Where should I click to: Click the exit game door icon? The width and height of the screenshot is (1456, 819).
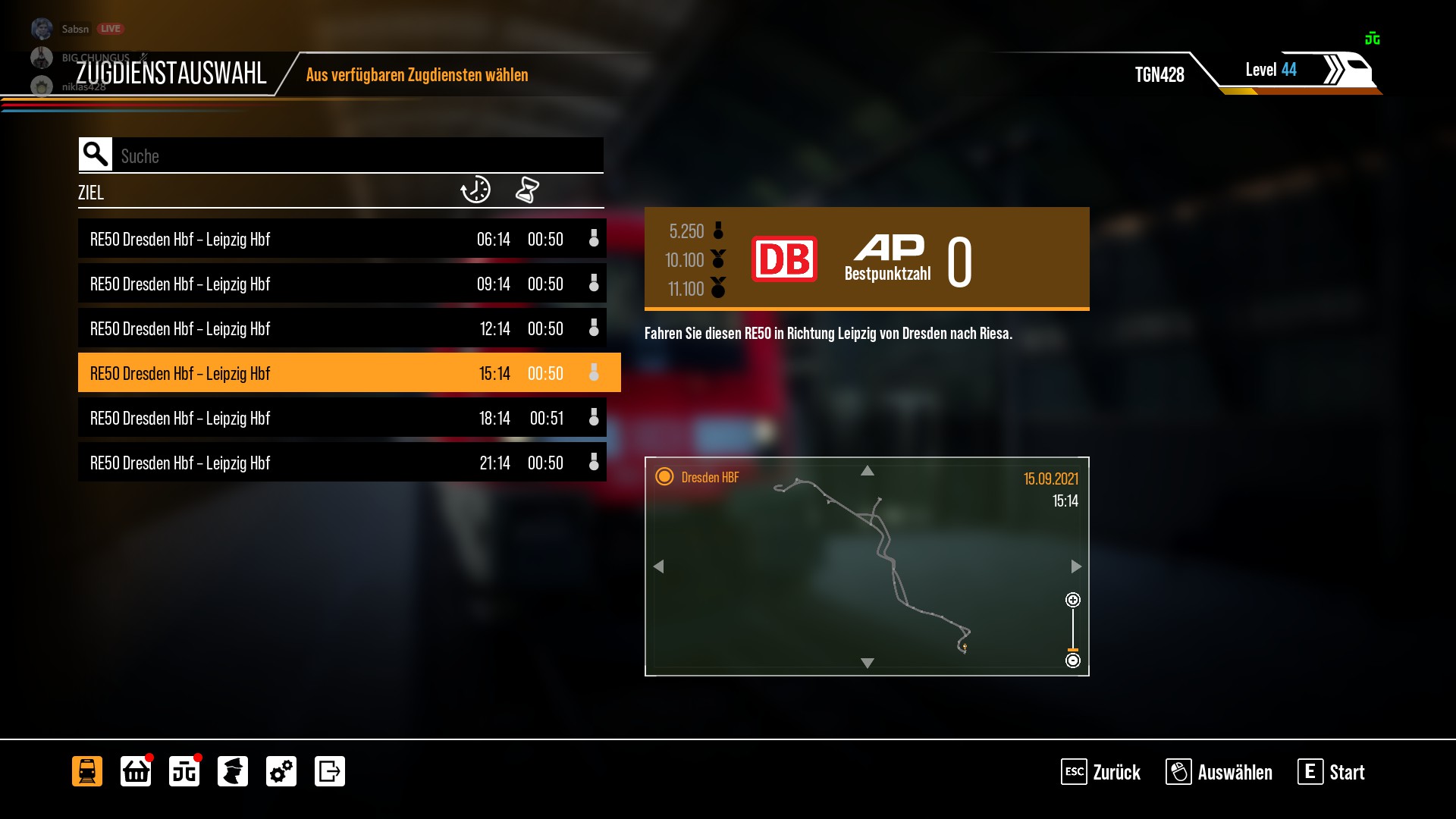pos(330,771)
